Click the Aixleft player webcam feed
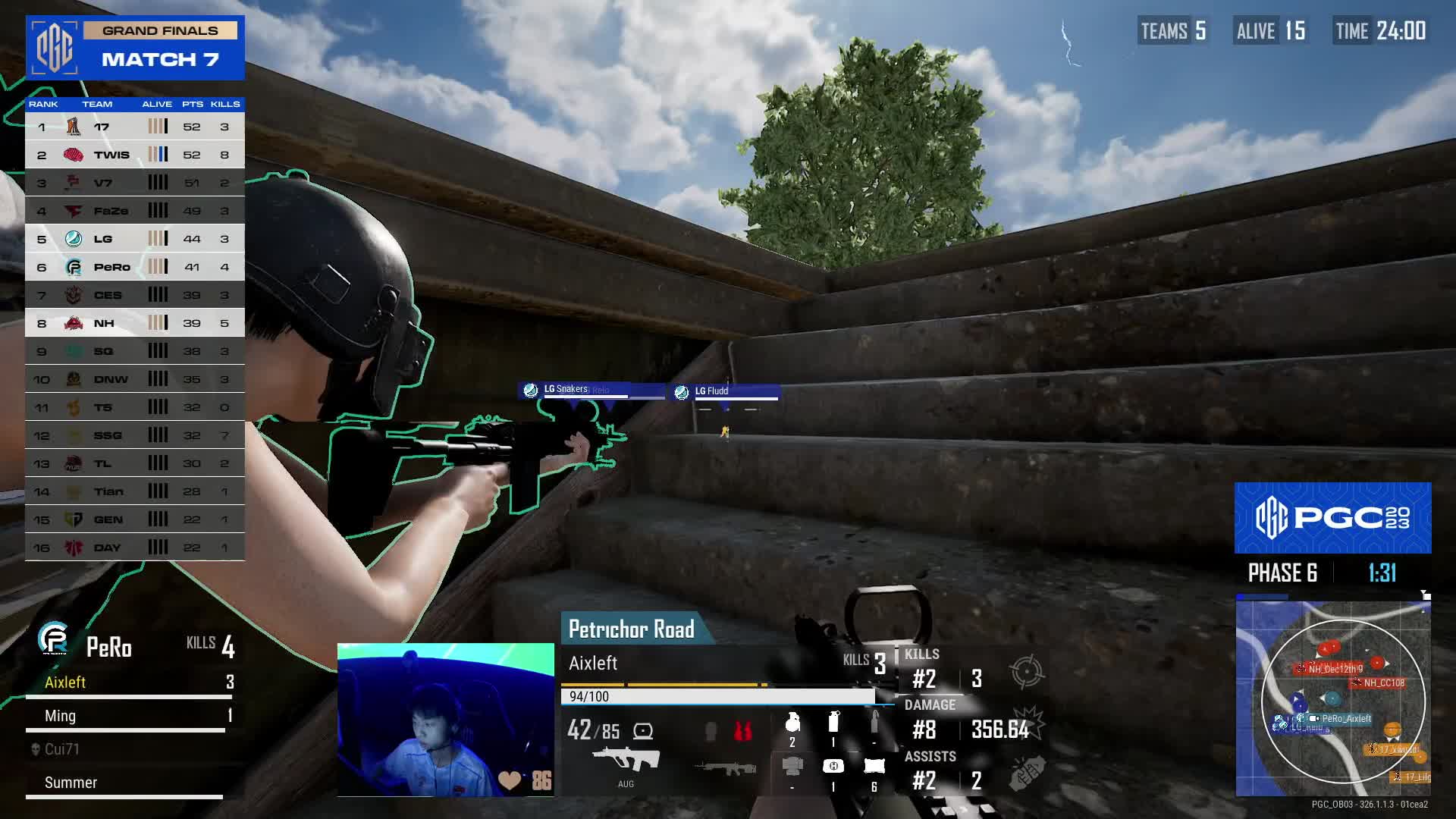This screenshot has width=1456, height=819. pos(445,720)
